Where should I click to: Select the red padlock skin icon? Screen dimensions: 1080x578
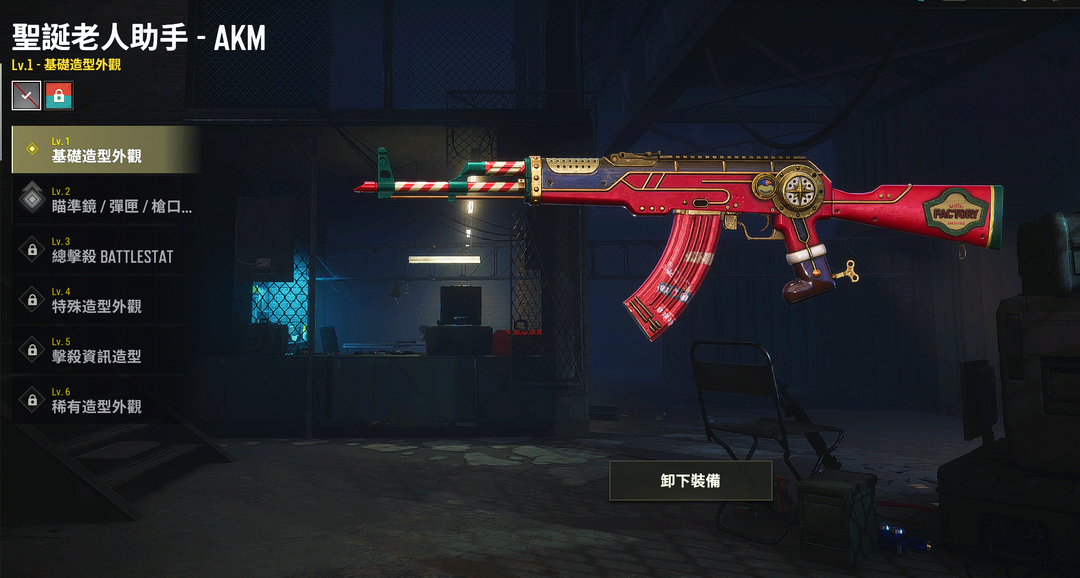tap(59, 95)
